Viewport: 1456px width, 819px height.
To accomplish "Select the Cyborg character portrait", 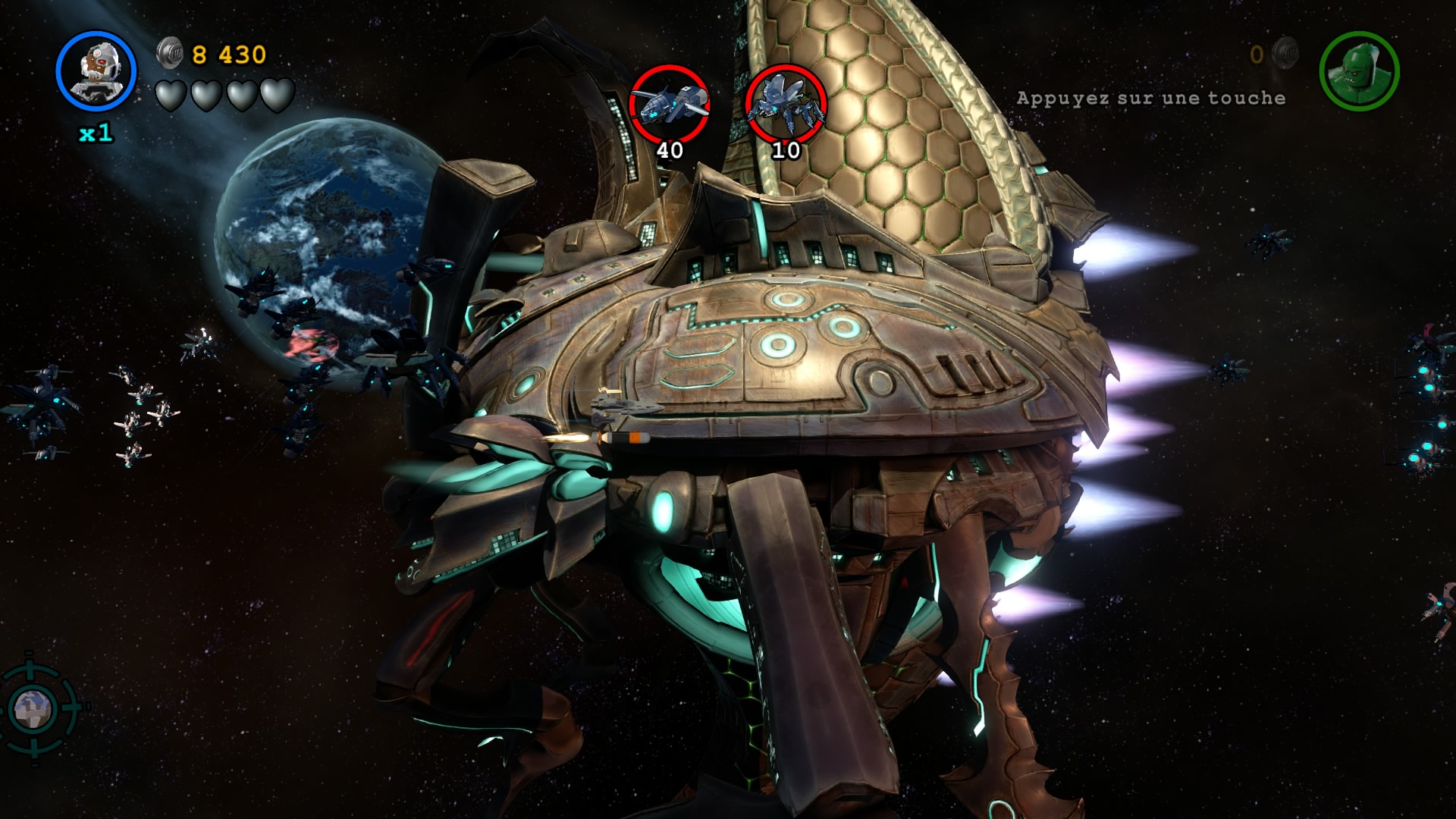I will (x=96, y=71).
